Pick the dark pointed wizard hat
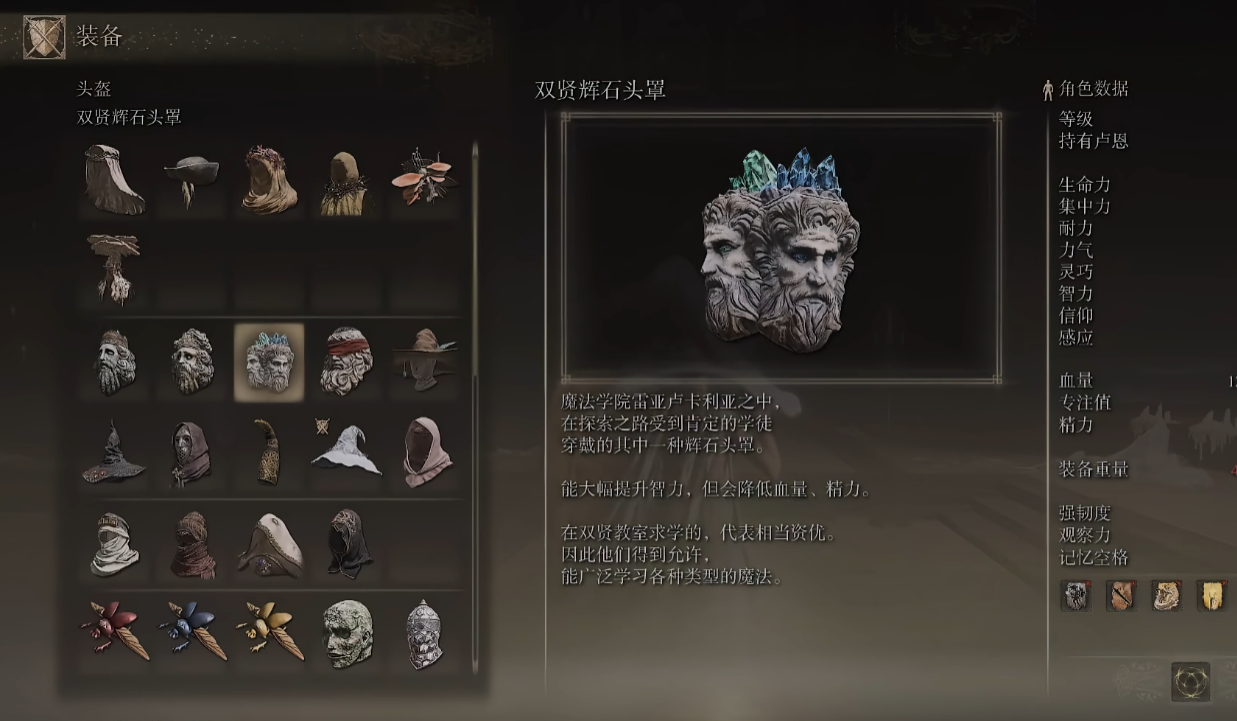Screen dimensions: 1237x721 (x=113, y=452)
